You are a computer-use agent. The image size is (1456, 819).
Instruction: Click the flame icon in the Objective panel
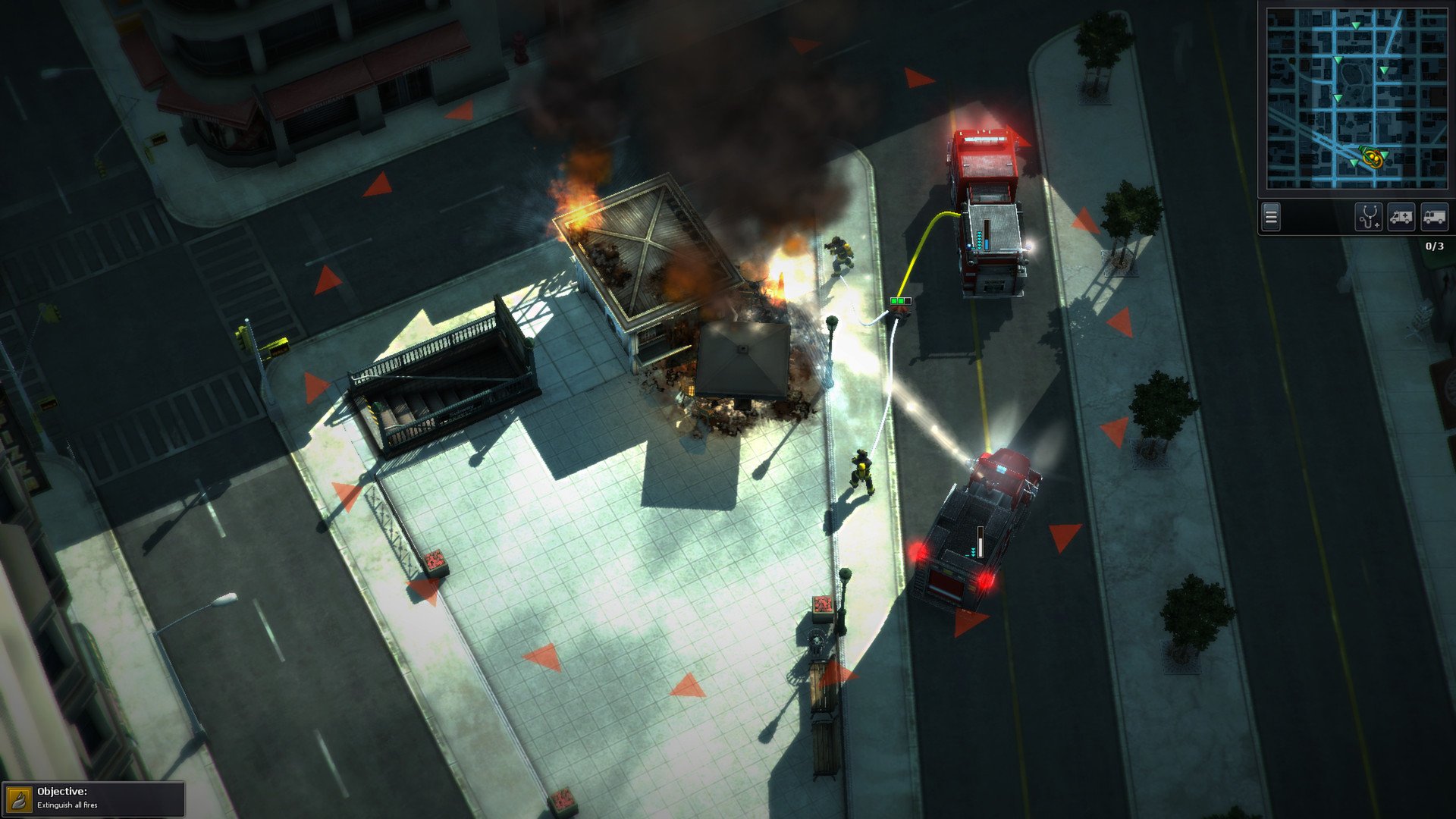click(x=21, y=798)
